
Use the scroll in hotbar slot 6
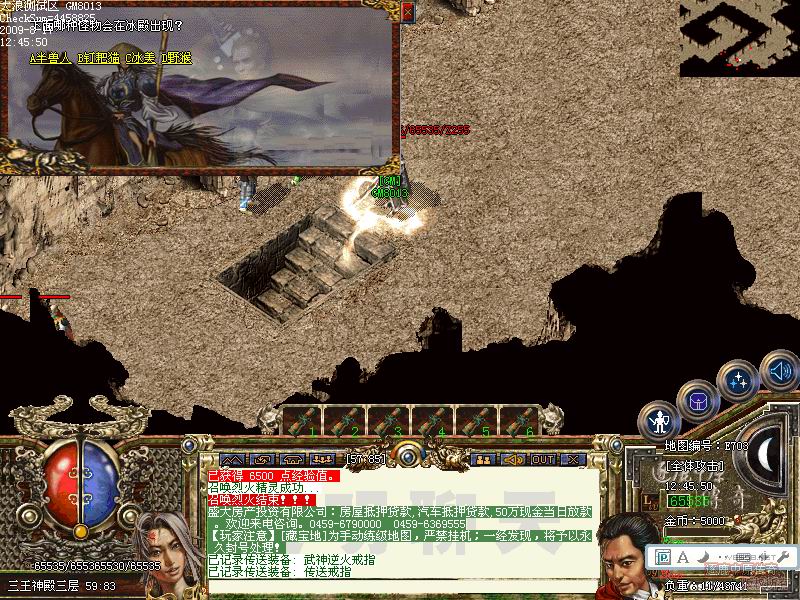point(520,421)
